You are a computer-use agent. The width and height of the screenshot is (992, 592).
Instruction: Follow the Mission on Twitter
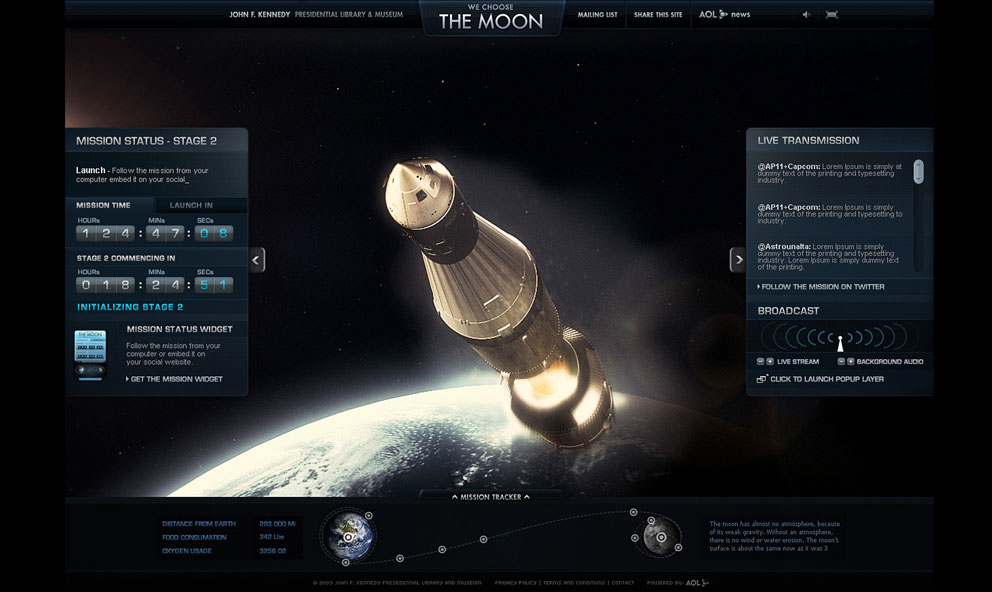pos(821,287)
